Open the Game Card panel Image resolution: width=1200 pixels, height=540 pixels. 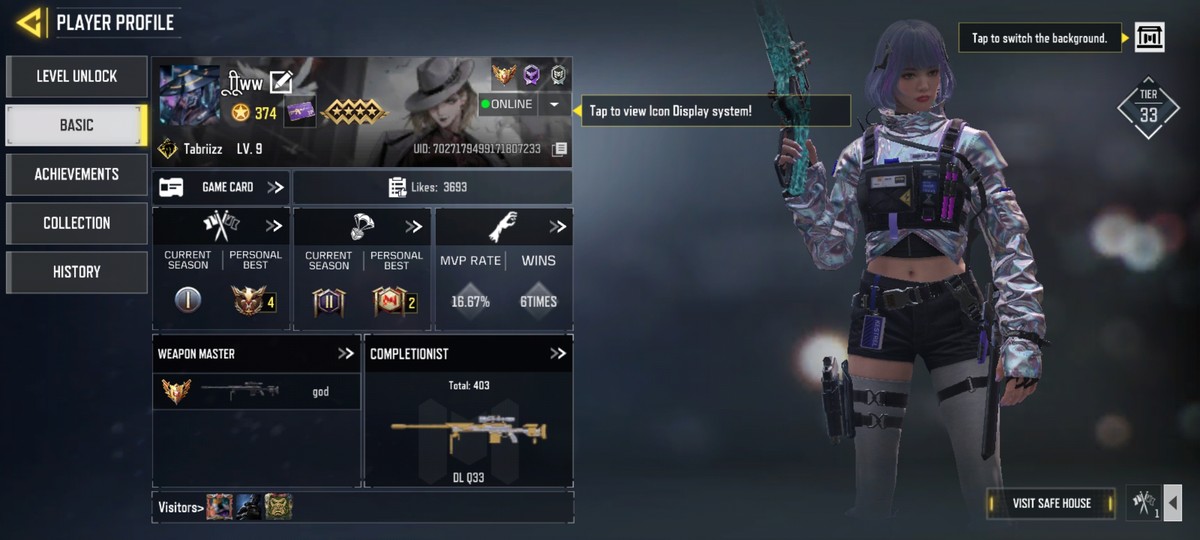[221, 187]
